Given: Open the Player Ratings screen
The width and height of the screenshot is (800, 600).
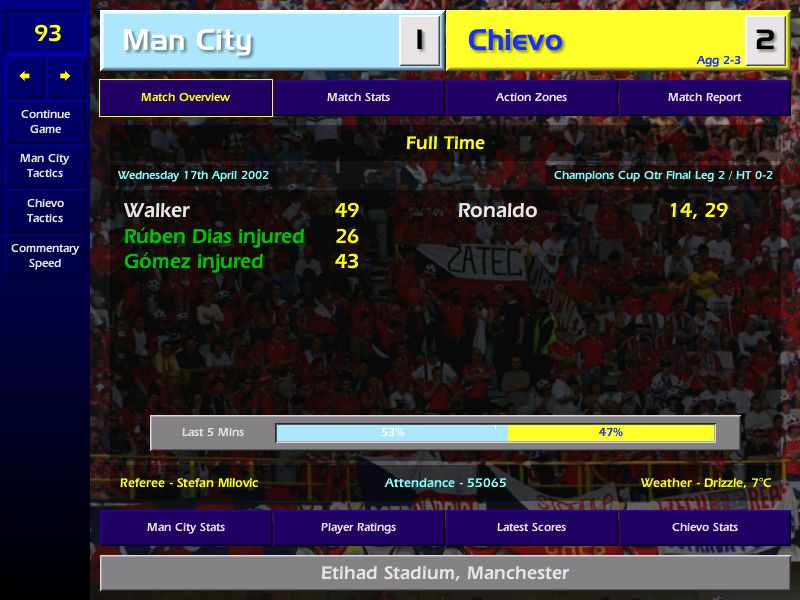Looking at the screenshot, I should pyautogui.click(x=358, y=528).
